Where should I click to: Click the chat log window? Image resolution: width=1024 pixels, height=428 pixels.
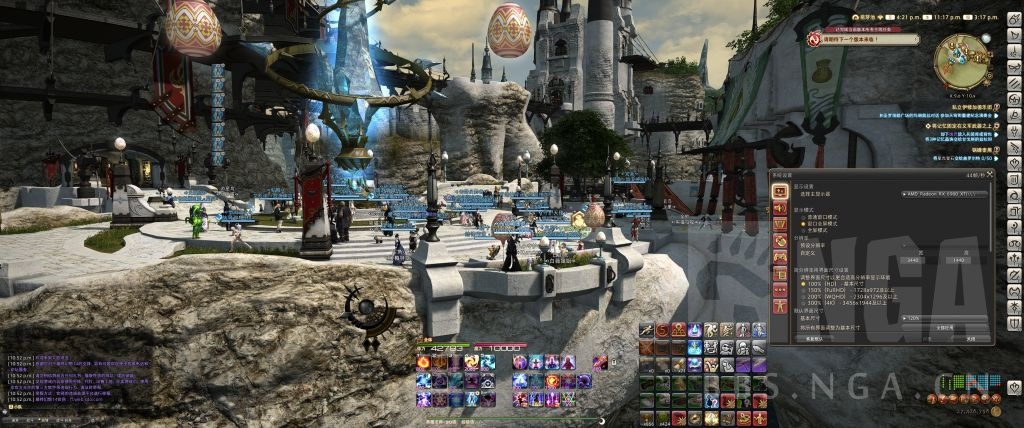pyautogui.click(x=75, y=380)
